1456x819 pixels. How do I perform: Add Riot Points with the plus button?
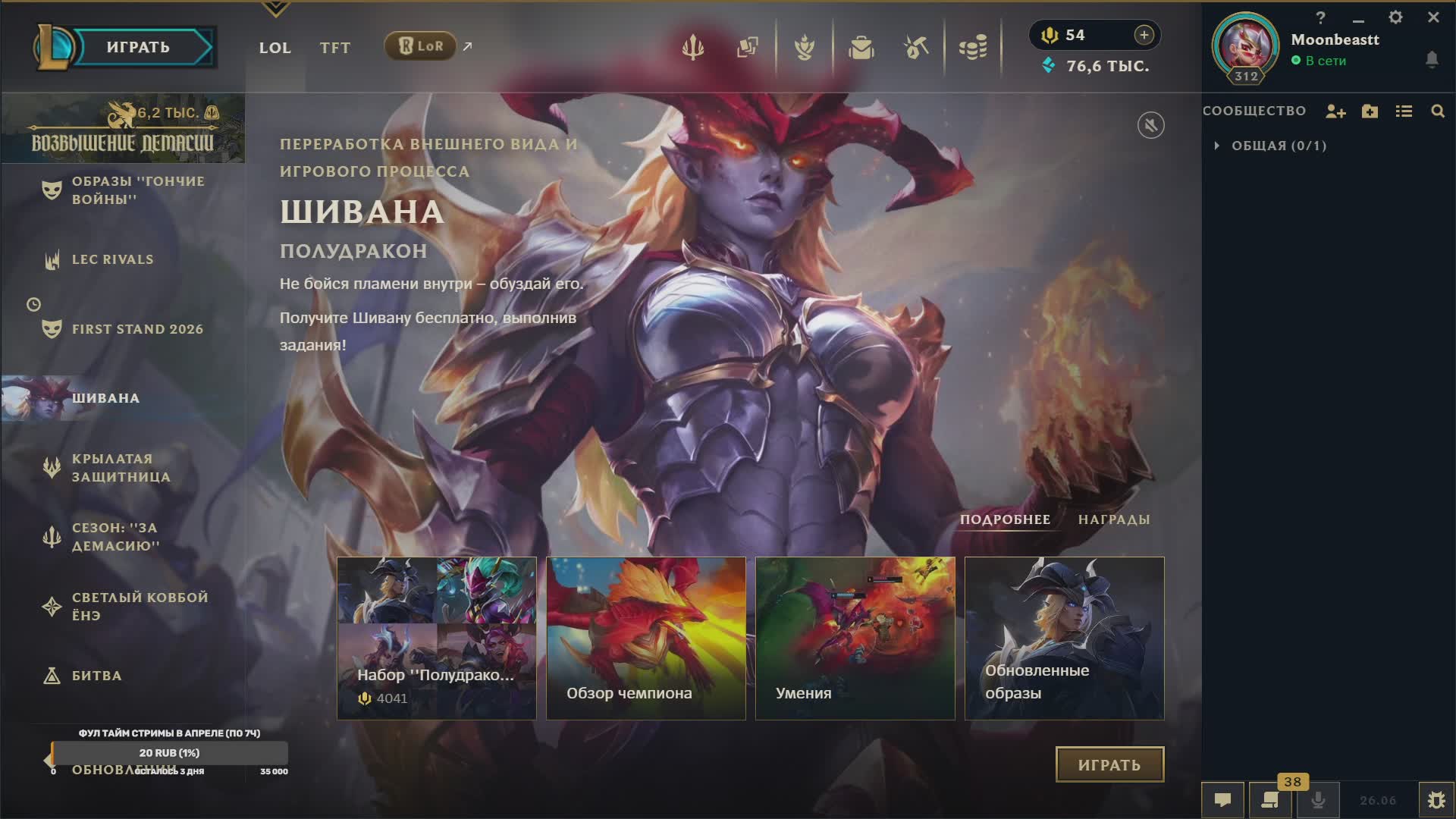pos(1144,35)
